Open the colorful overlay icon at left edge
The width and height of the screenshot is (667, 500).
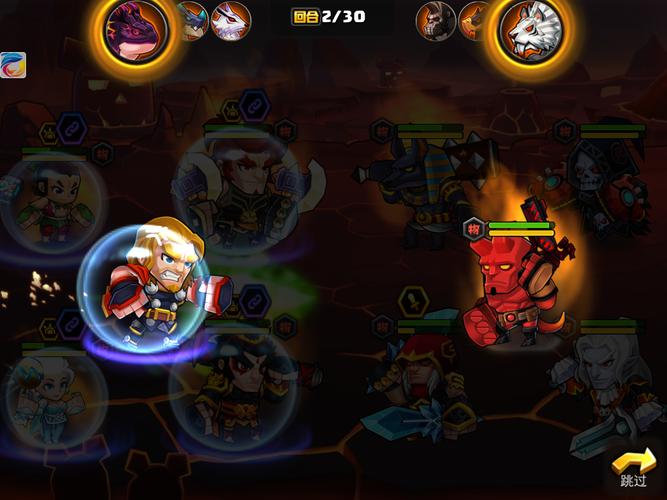12,65
